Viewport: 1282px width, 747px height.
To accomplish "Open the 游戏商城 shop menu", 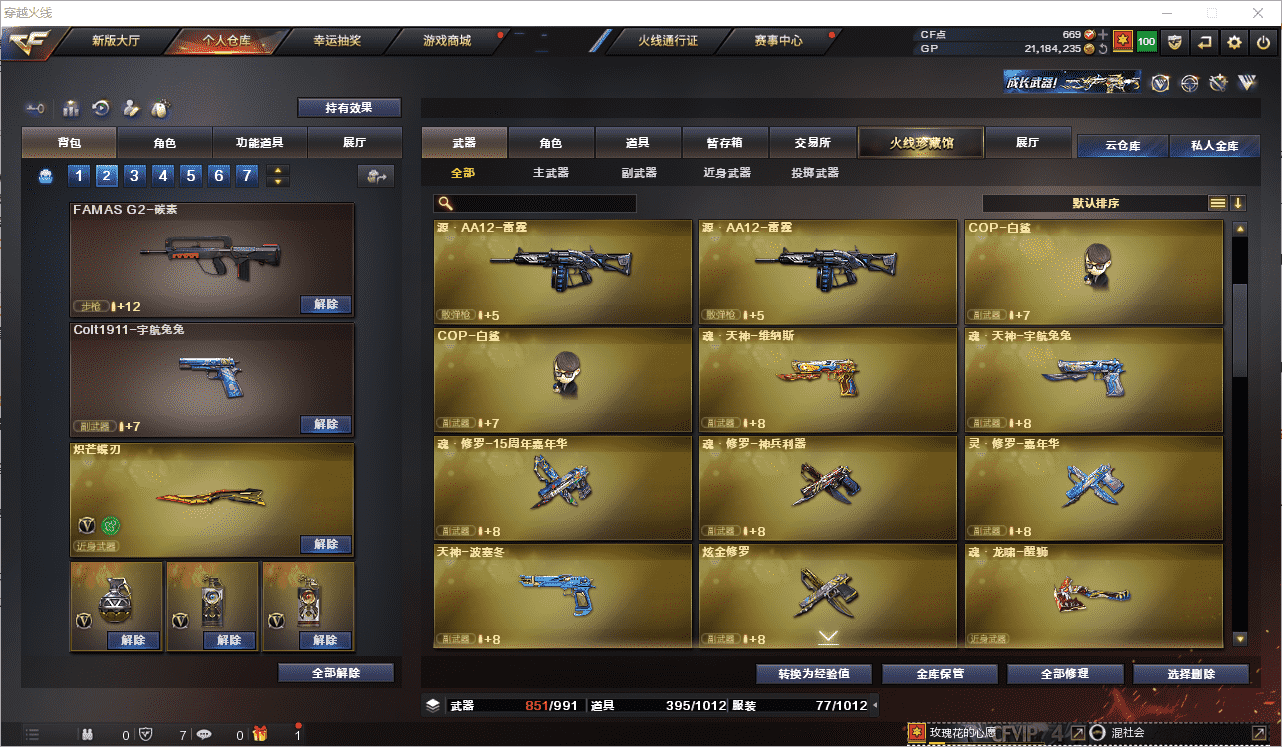I will tap(446, 41).
